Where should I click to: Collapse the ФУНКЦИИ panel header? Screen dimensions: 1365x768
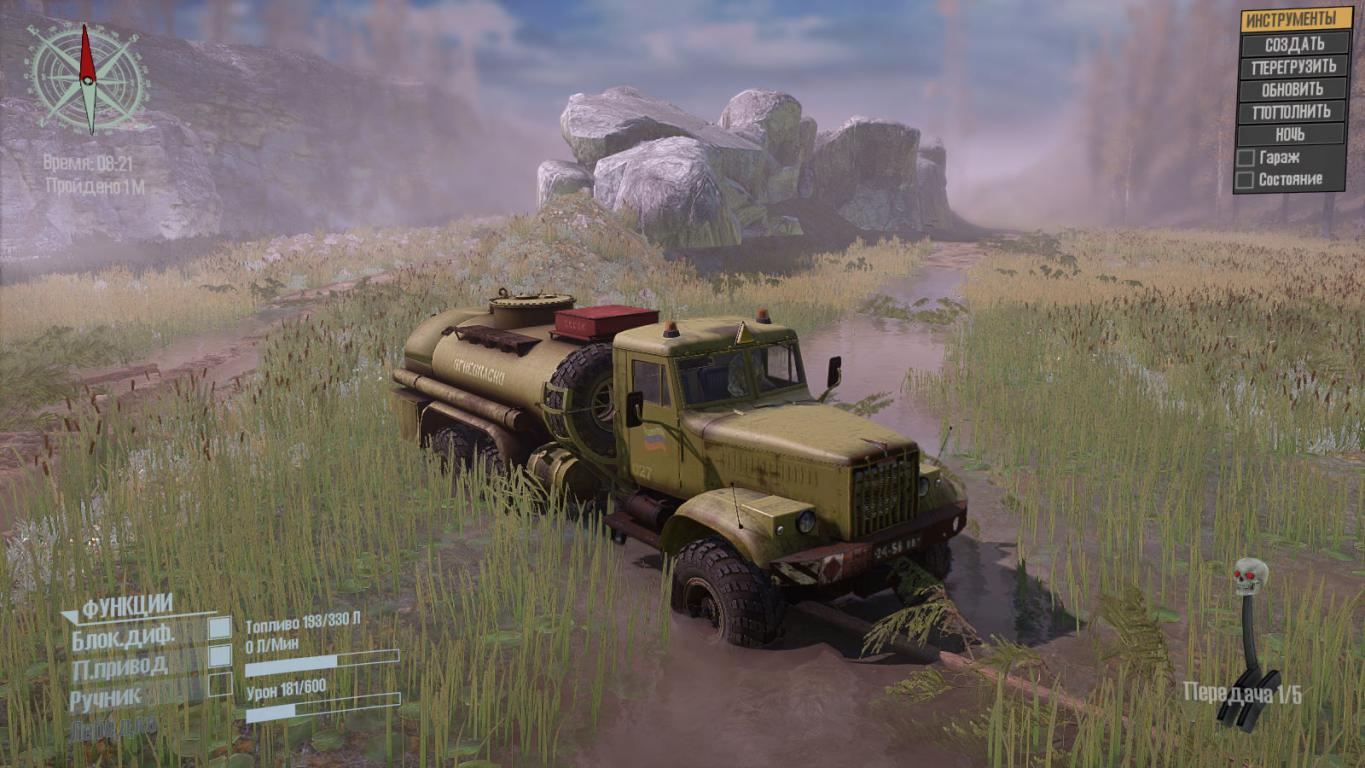pos(127,606)
